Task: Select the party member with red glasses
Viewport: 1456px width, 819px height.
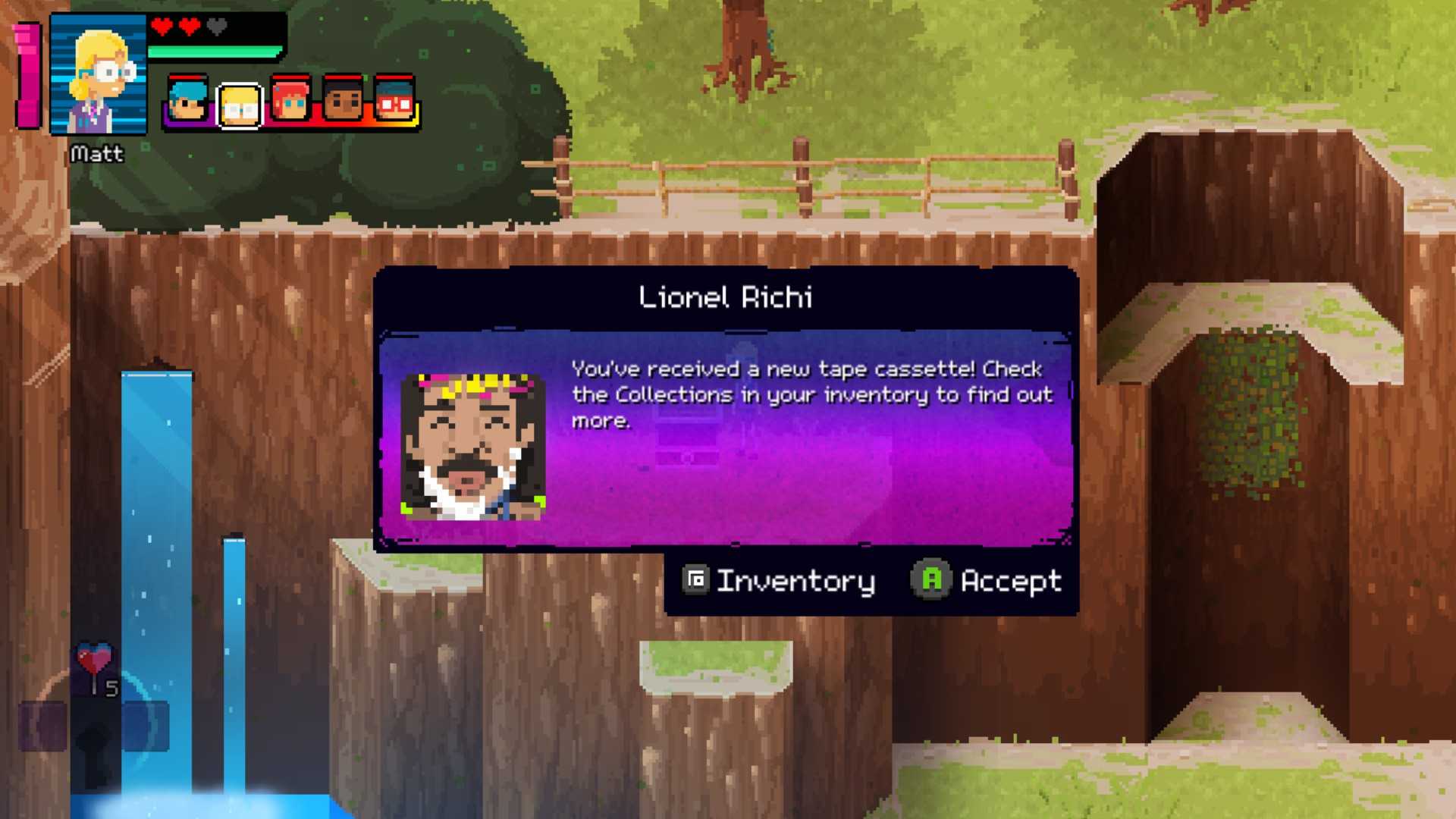Action: tap(394, 101)
